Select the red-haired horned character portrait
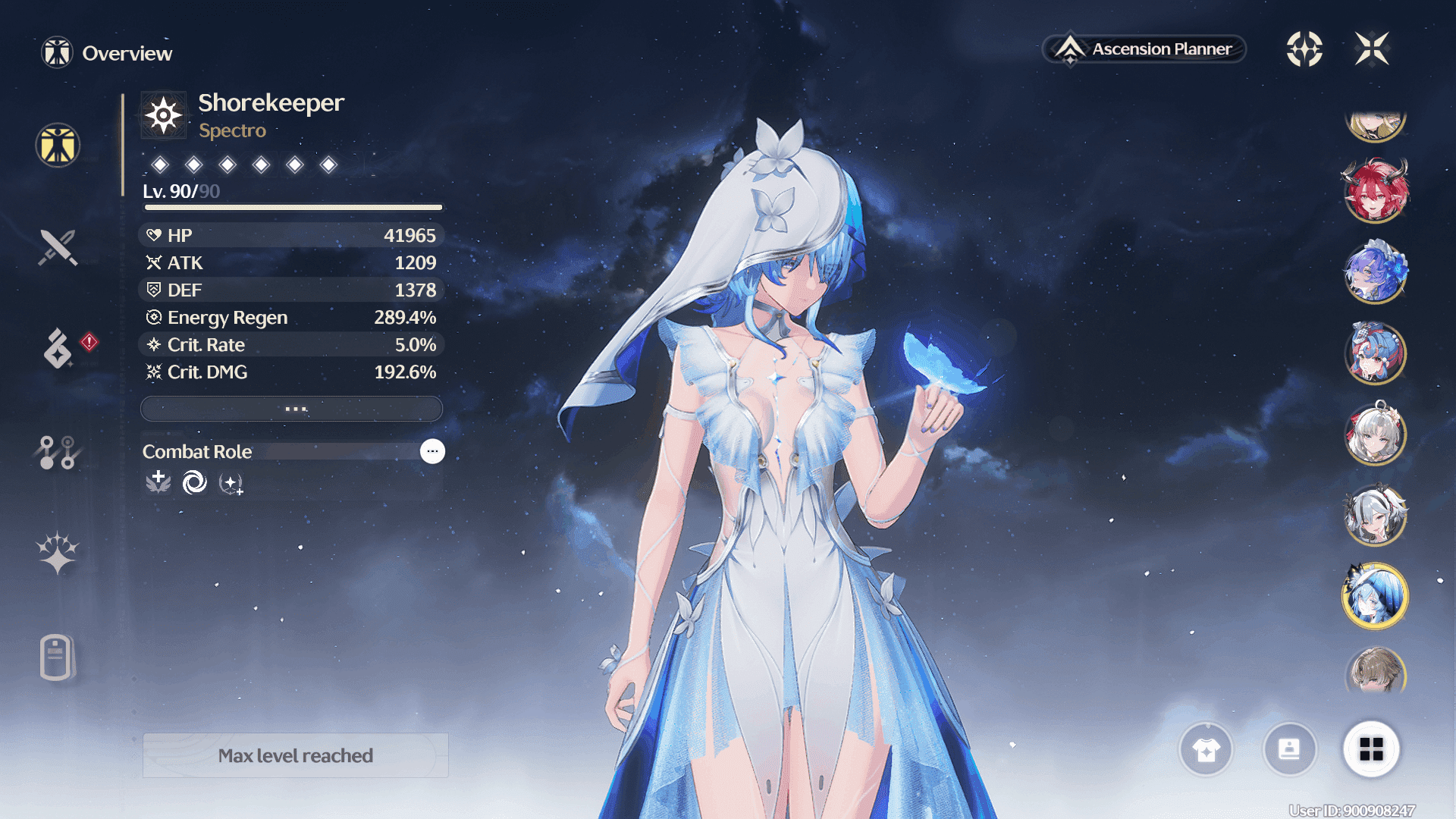 point(1375,191)
